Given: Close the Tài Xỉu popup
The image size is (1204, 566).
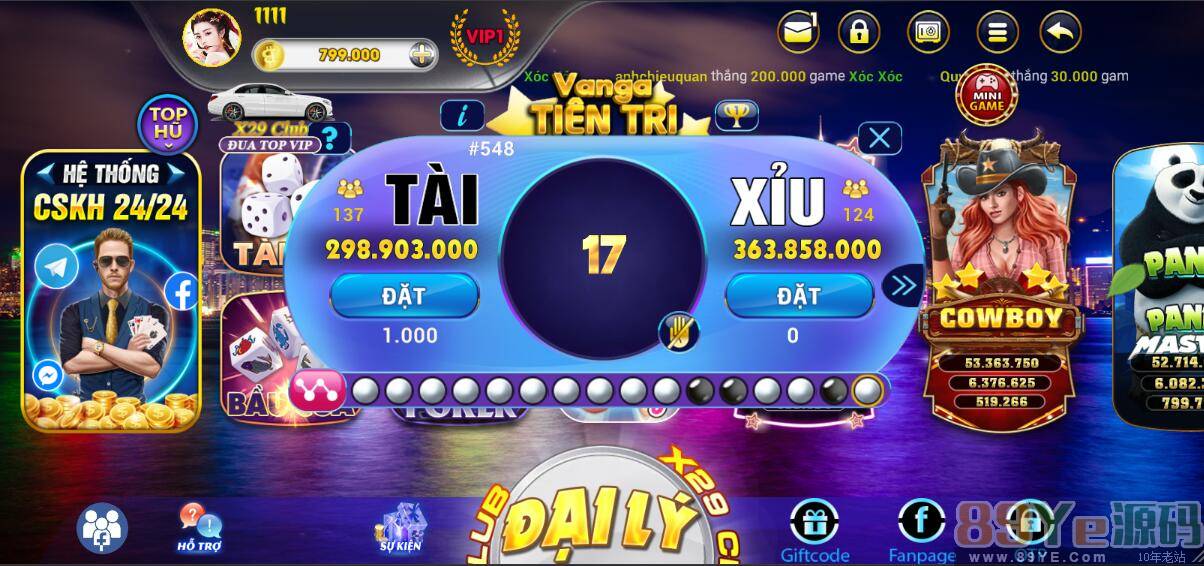Looking at the screenshot, I should [879, 138].
